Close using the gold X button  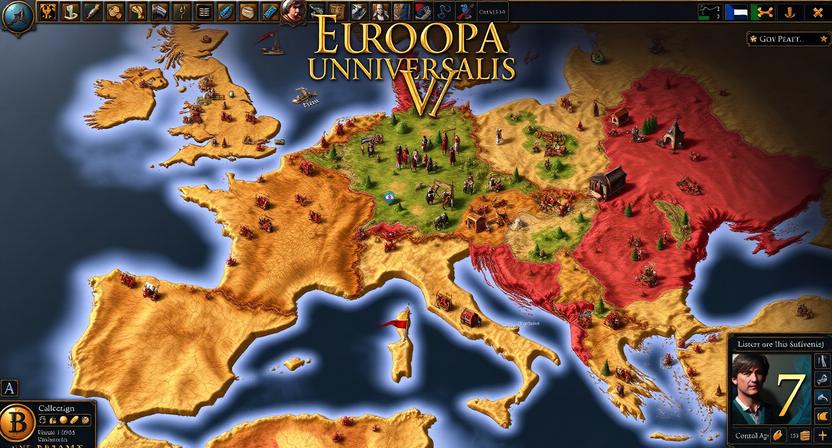(x=819, y=13)
